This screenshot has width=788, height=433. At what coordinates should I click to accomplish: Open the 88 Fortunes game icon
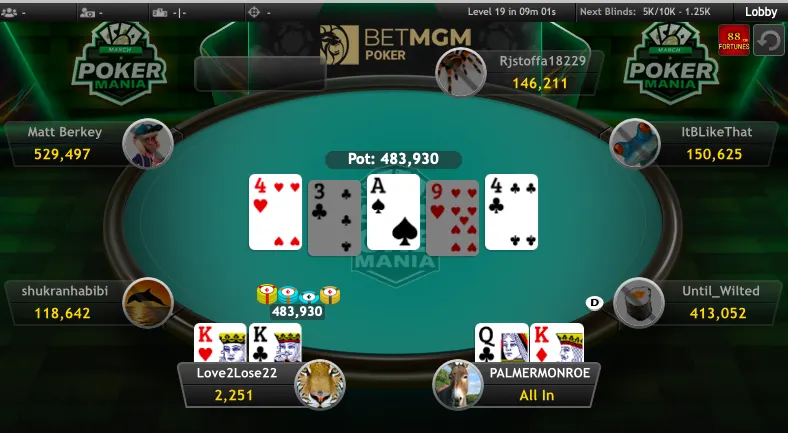[x=733, y=41]
